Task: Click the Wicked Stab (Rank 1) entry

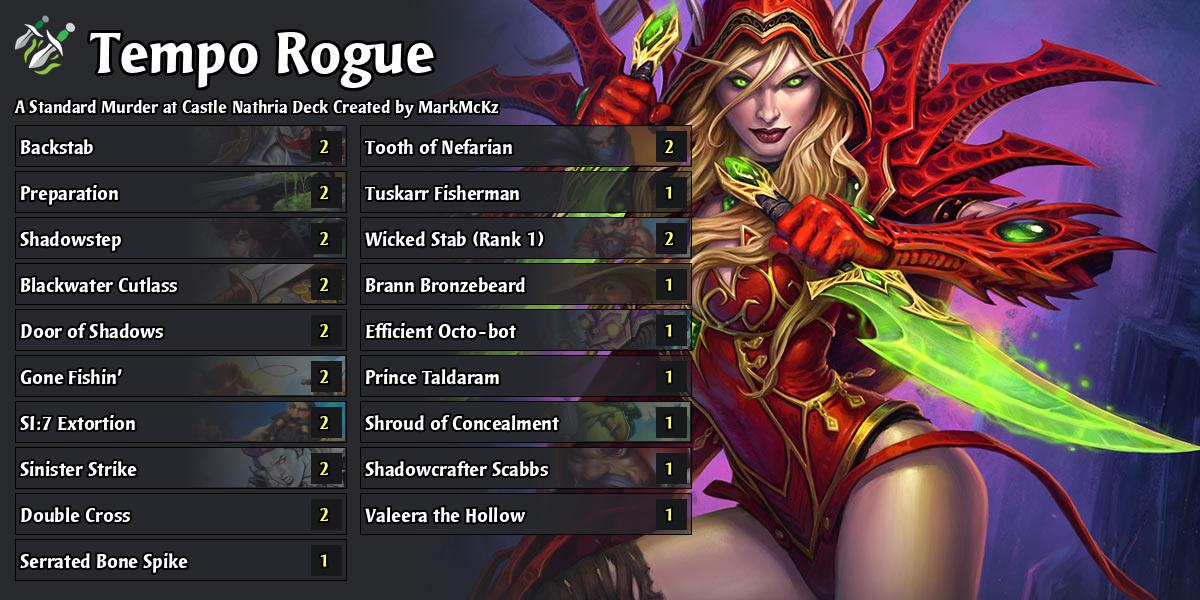Action: click(525, 240)
